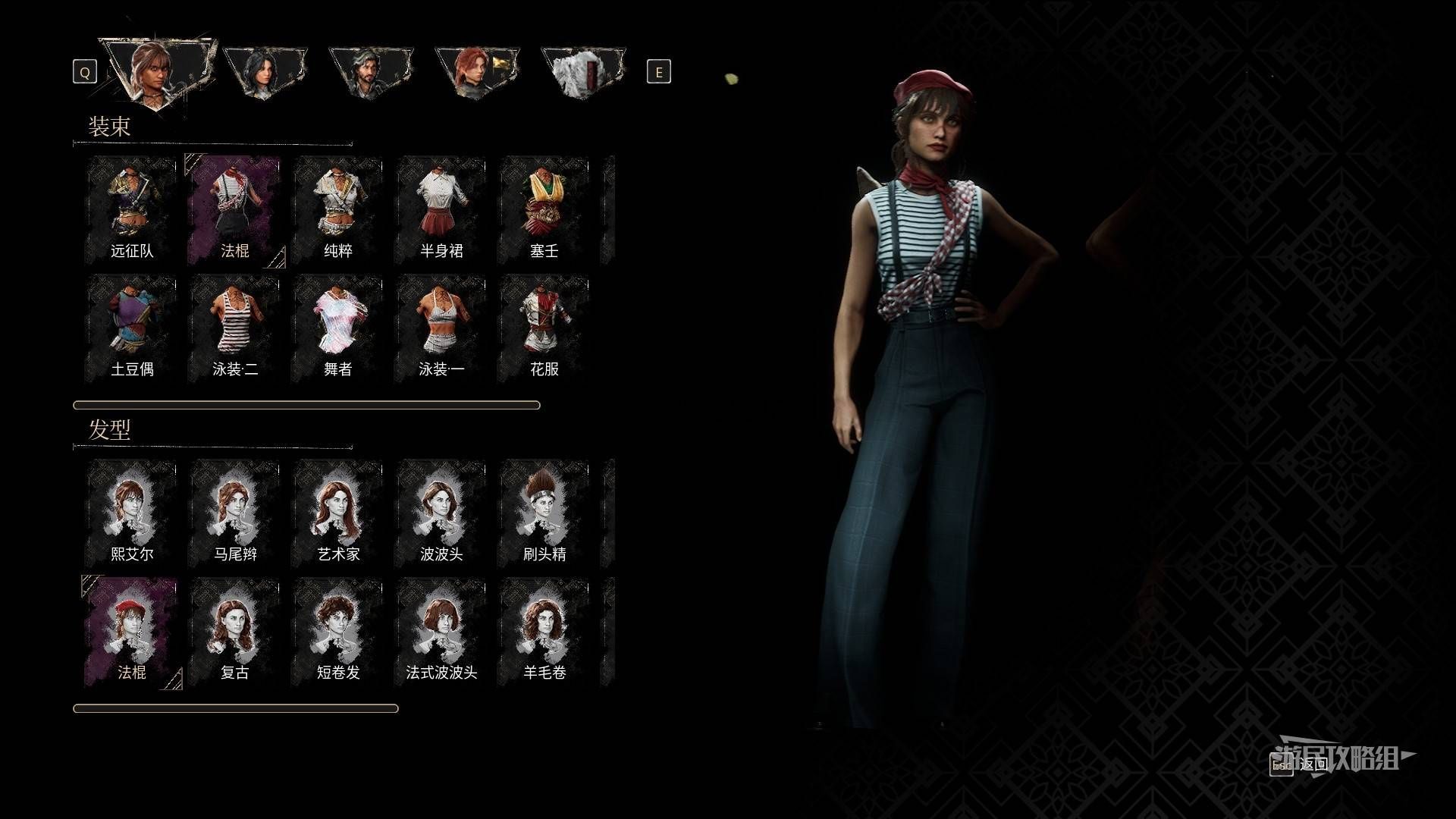1456x819 pixels.
Task: Choose the 半身裙 outfit
Action: pyautogui.click(x=441, y=209)
